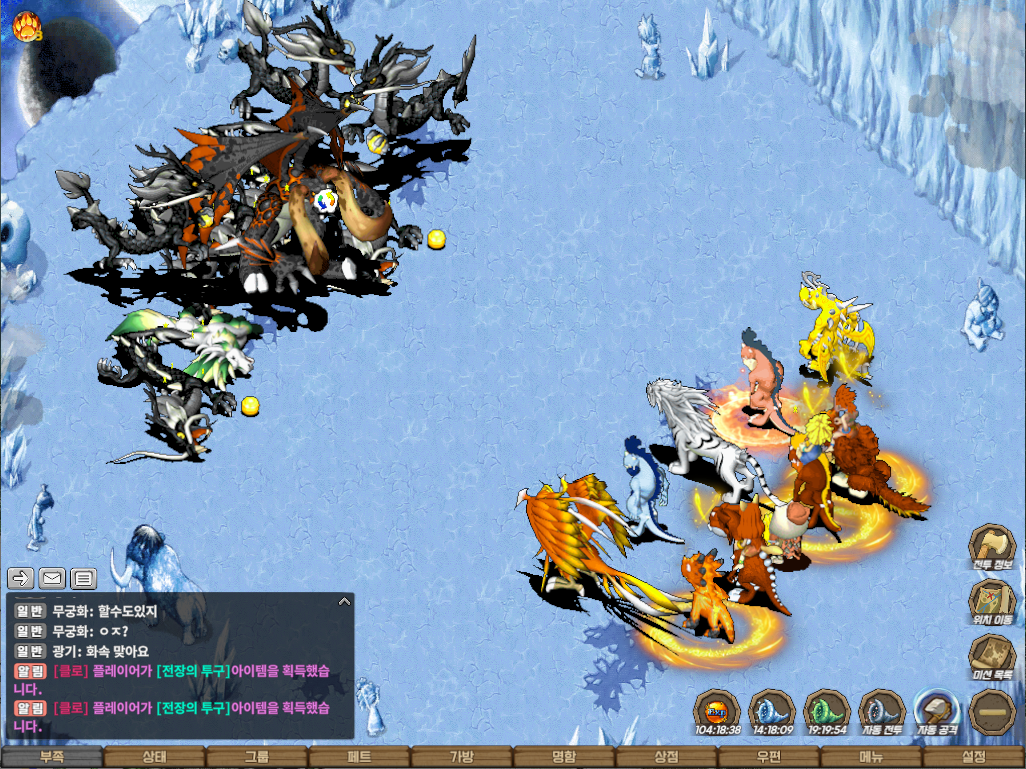Open the 그룹 group menu
This screenshot has height=769, width=1026.
click(256, 758)
